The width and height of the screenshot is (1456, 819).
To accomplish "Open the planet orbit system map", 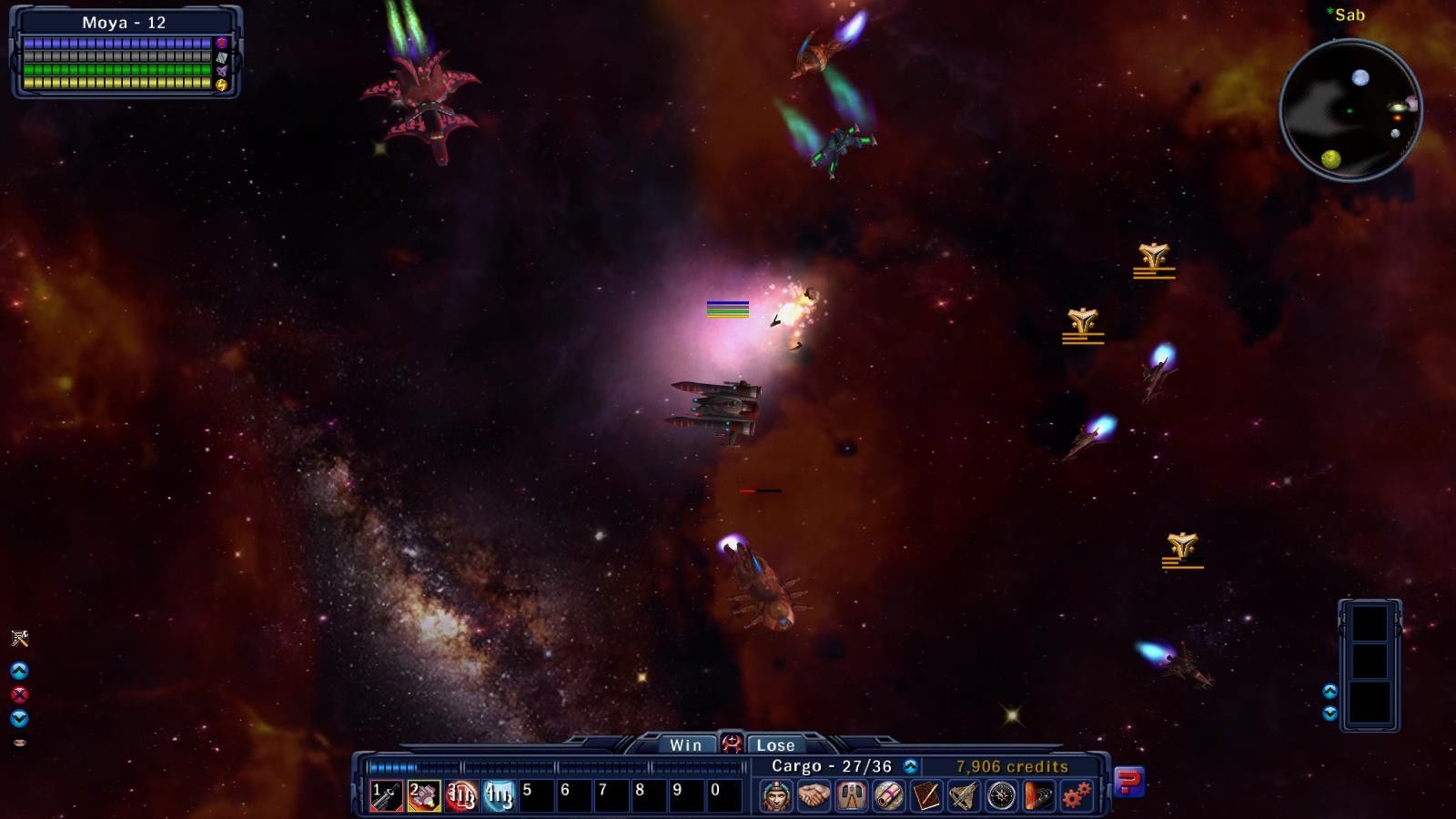I will (x=1038, y=796).
